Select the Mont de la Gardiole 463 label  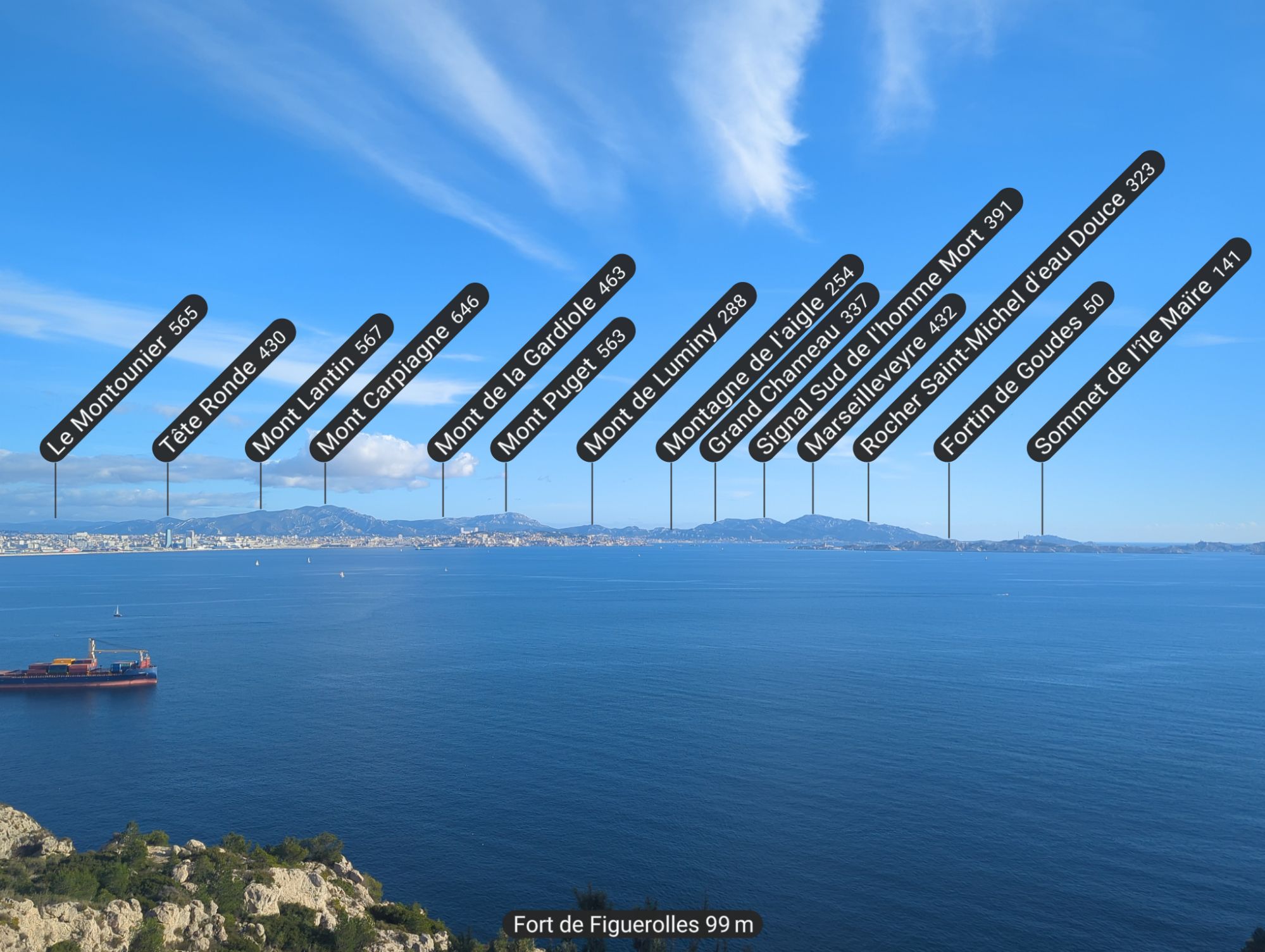click(x=531, y=358)
